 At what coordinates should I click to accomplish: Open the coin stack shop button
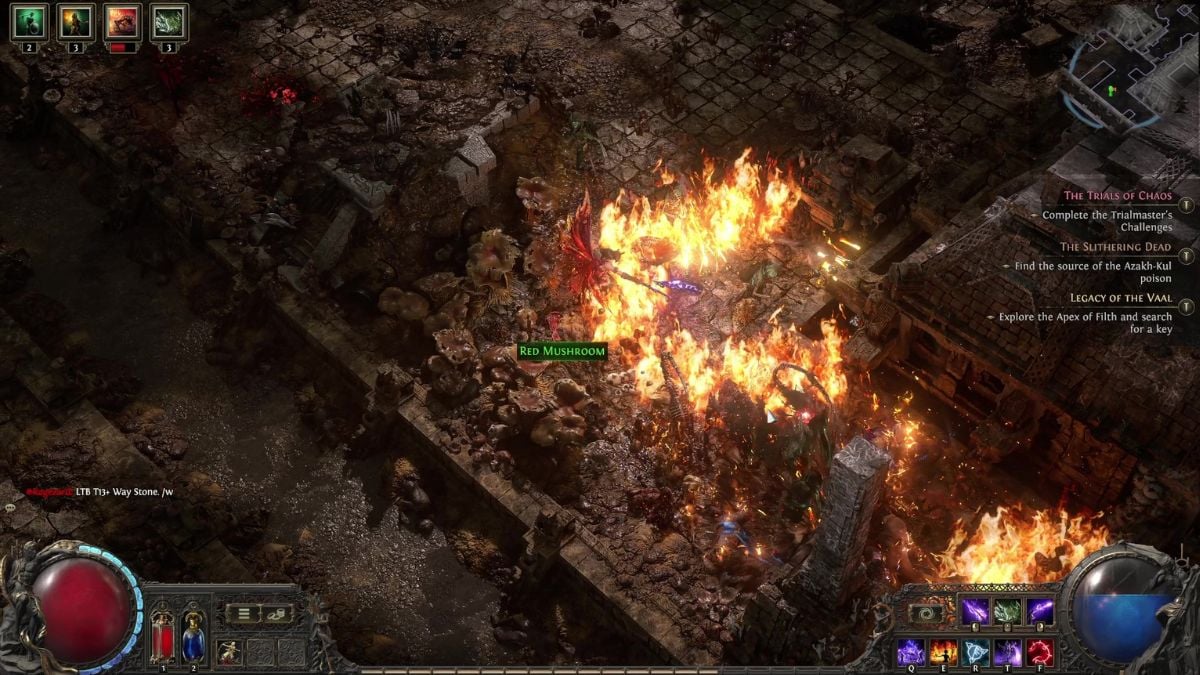[x=275, y=614]
